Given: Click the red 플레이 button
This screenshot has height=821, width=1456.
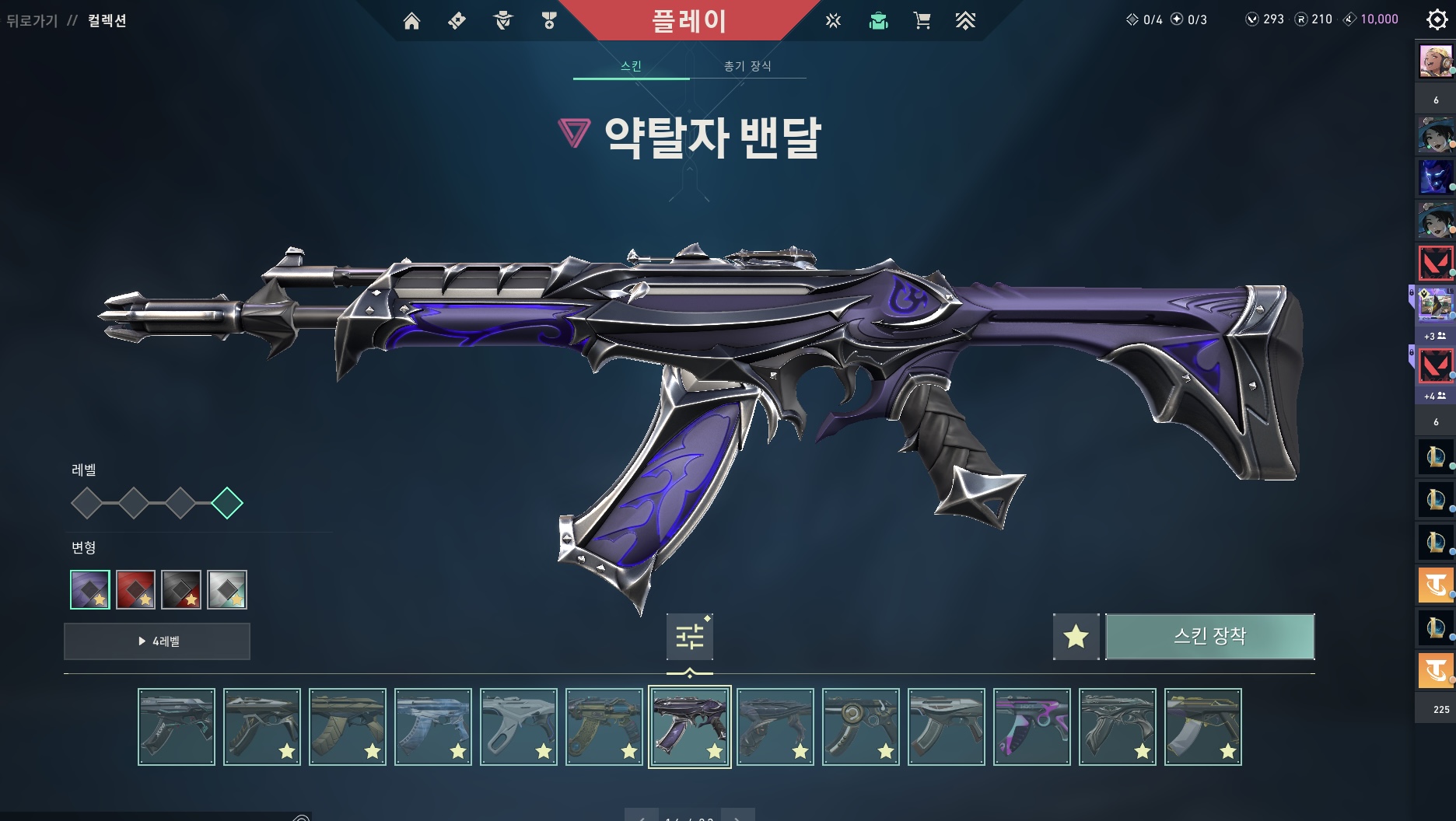Looking at the screenshot, I should [689, 21].
